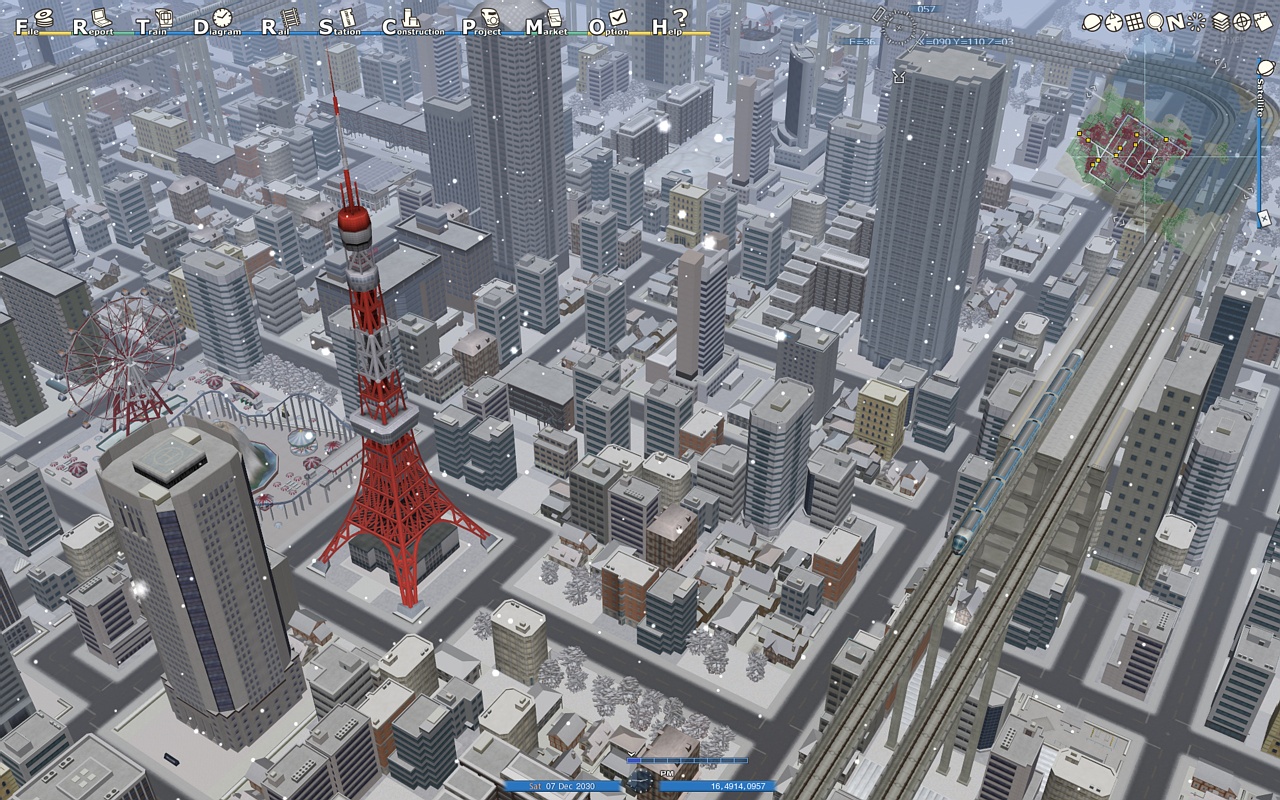Viewport: 1280px width, 800px height.
Task: Click the planet satellite view icon in toolbar
Action: tap(1092, 21)
